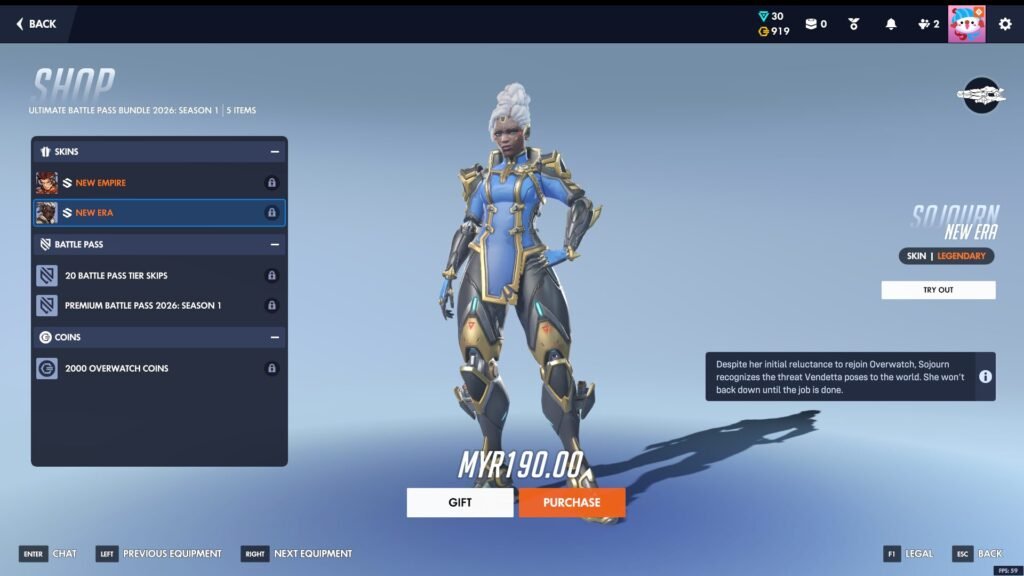1024x576 pixels.
Task: Purchase the bundle for MYR190.00
Action: click(x=571, y=502)
